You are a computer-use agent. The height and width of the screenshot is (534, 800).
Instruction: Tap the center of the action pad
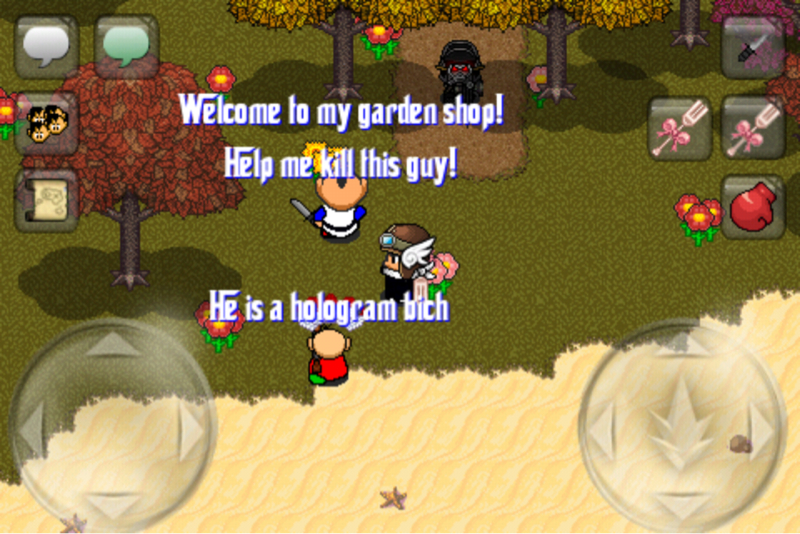(x=682, y=423)
